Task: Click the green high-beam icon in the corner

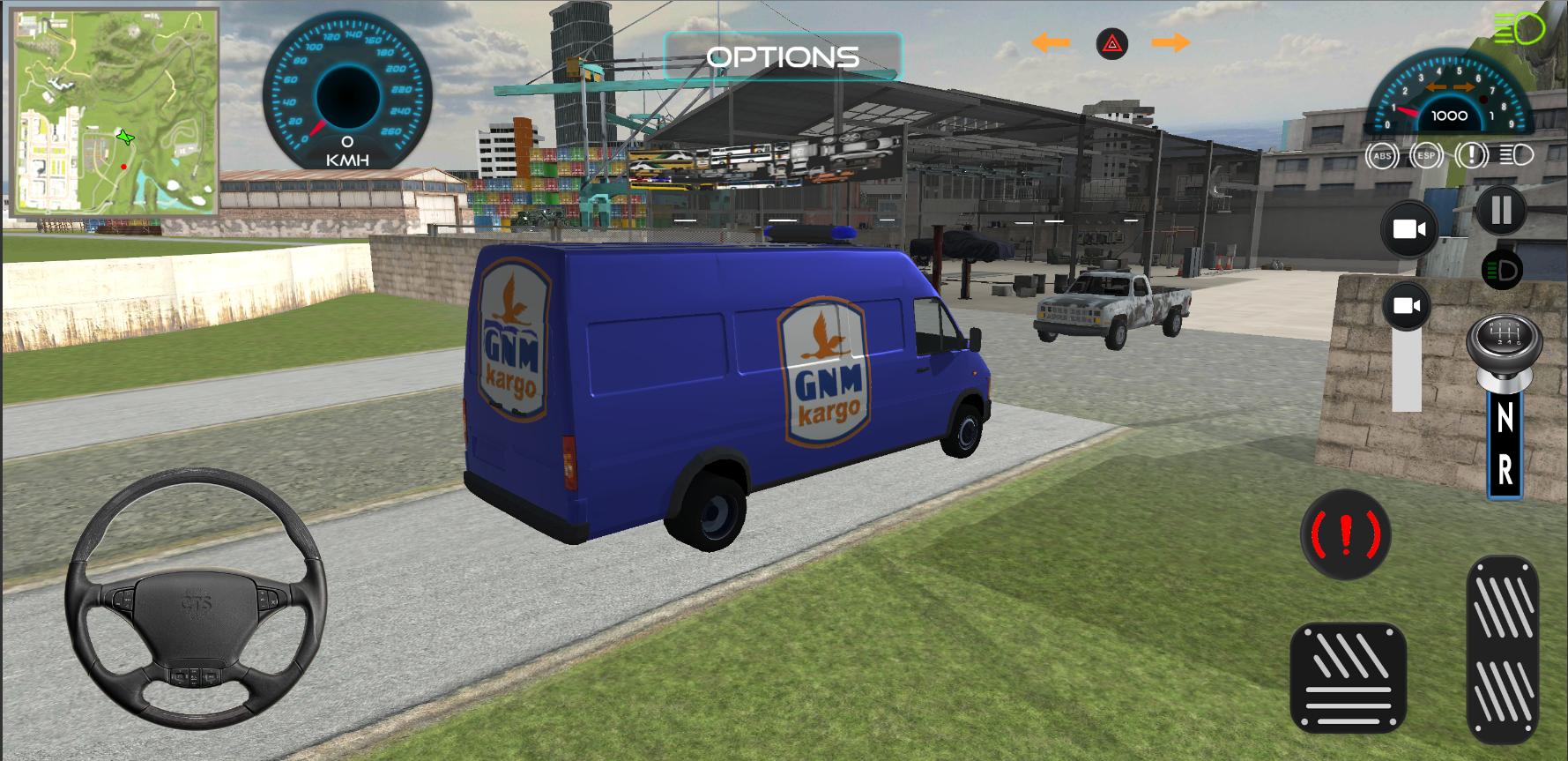Action: point(1519,30)
